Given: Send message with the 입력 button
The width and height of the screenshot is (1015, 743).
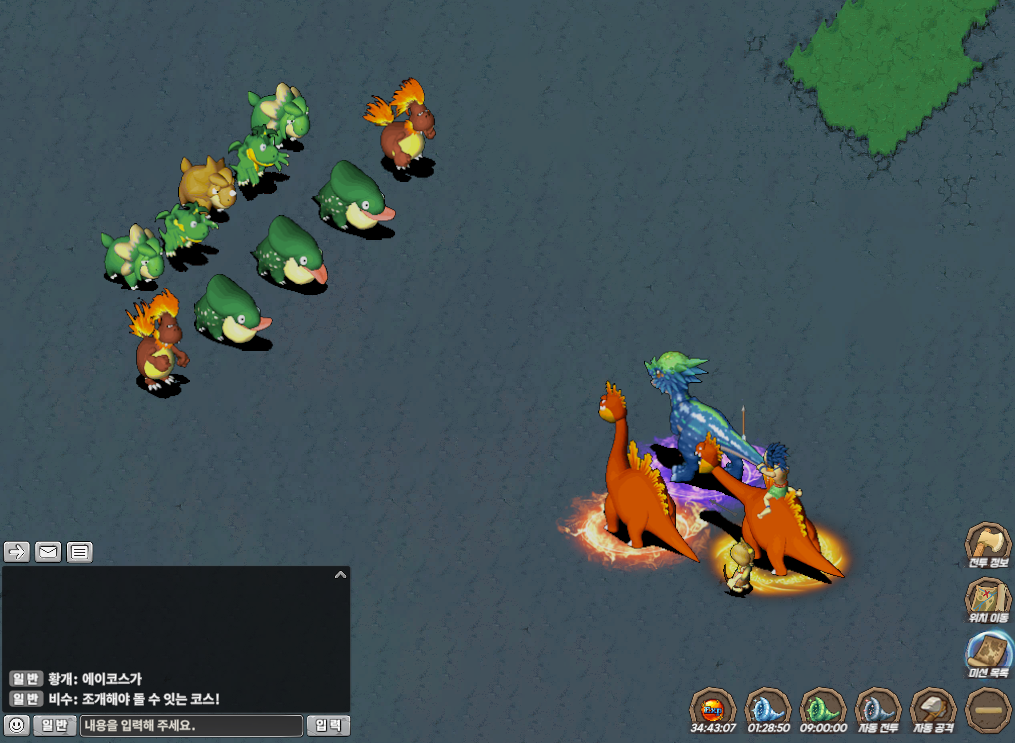Looking at the screenshot, I should point(328,725).
